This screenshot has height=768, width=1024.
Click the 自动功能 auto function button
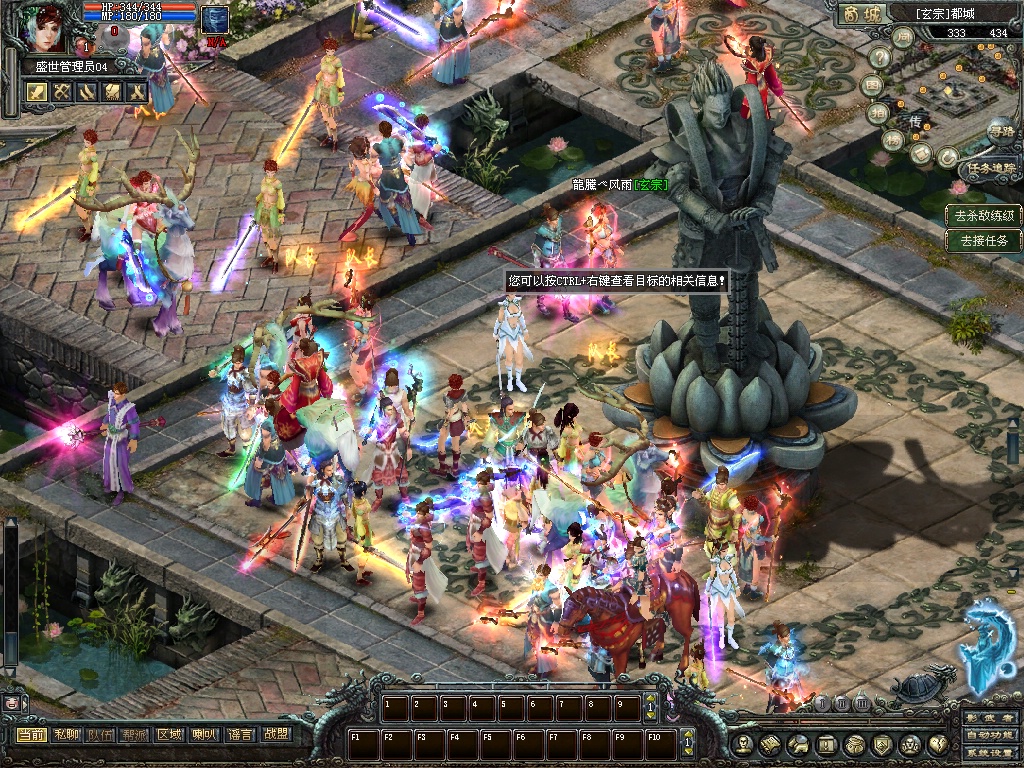point(991,736)
